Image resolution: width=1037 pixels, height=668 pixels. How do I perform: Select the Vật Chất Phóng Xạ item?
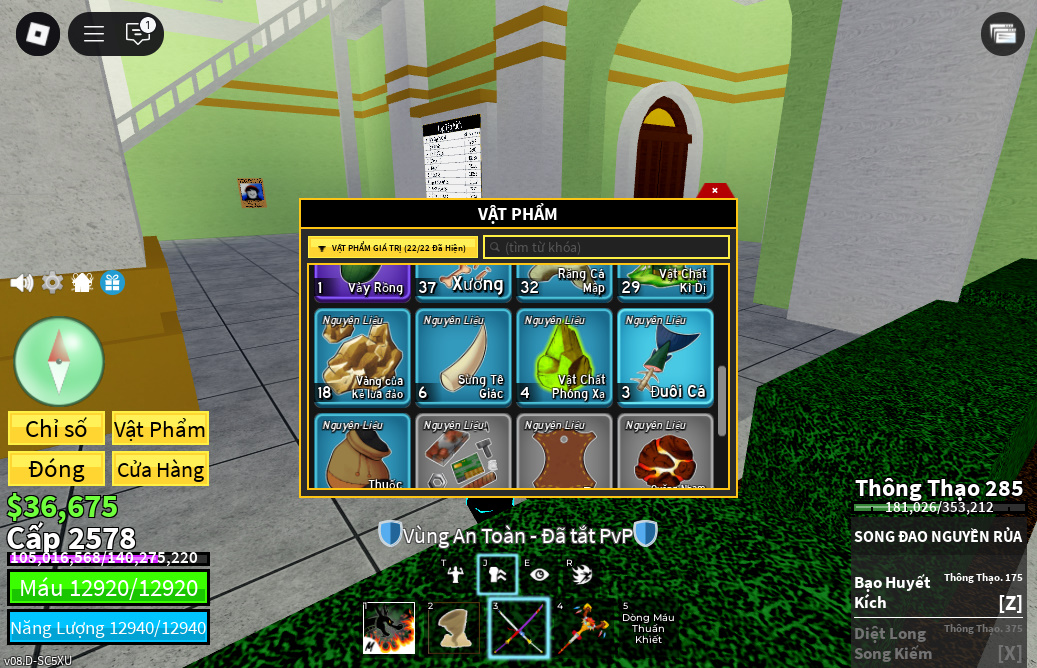tap(565, 356)
